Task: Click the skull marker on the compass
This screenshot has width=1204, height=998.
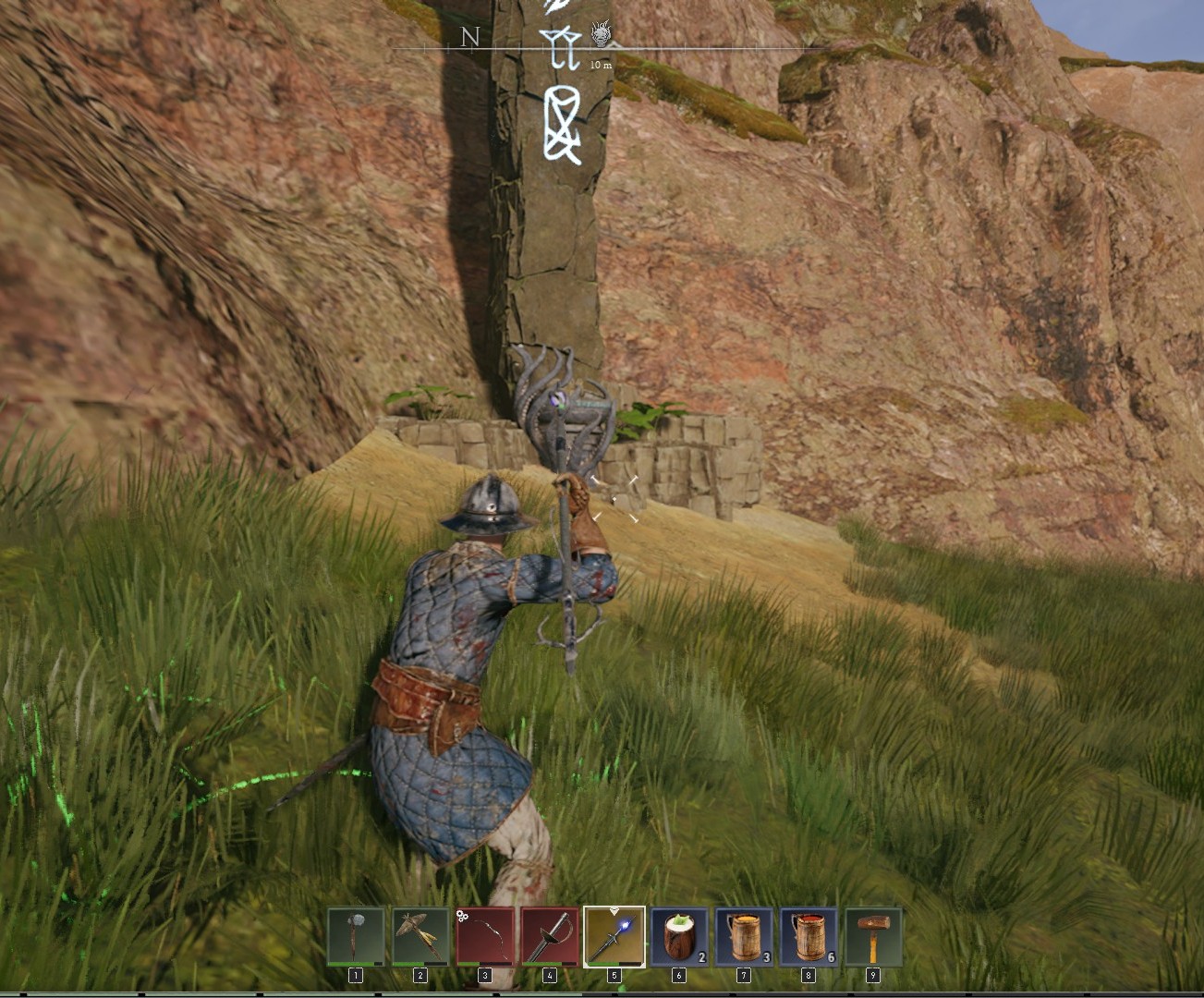Action: (x=602, y=35)
